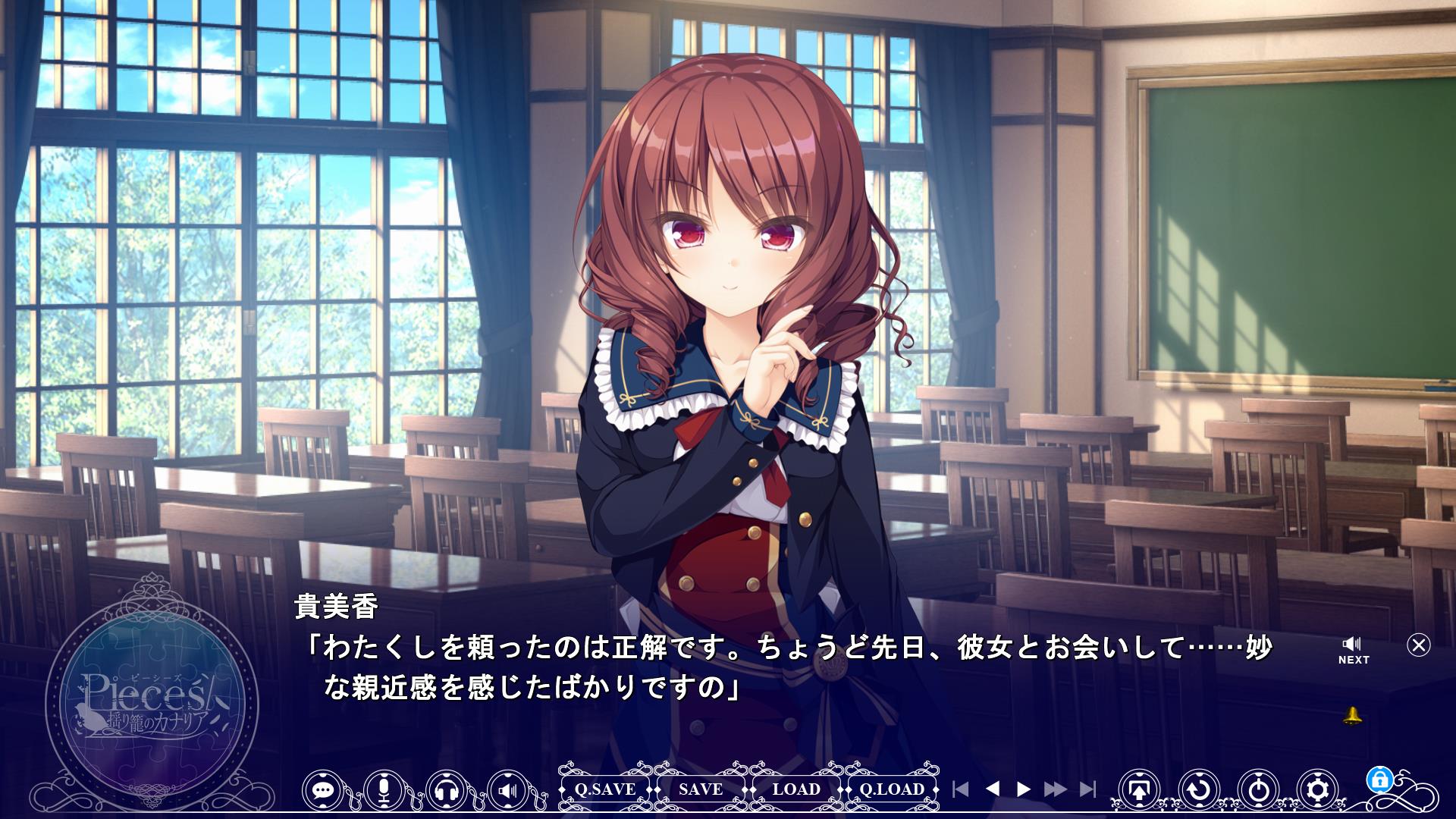
Task: Fast-forward the dialogue text
Action: [x=1055, y=789]
